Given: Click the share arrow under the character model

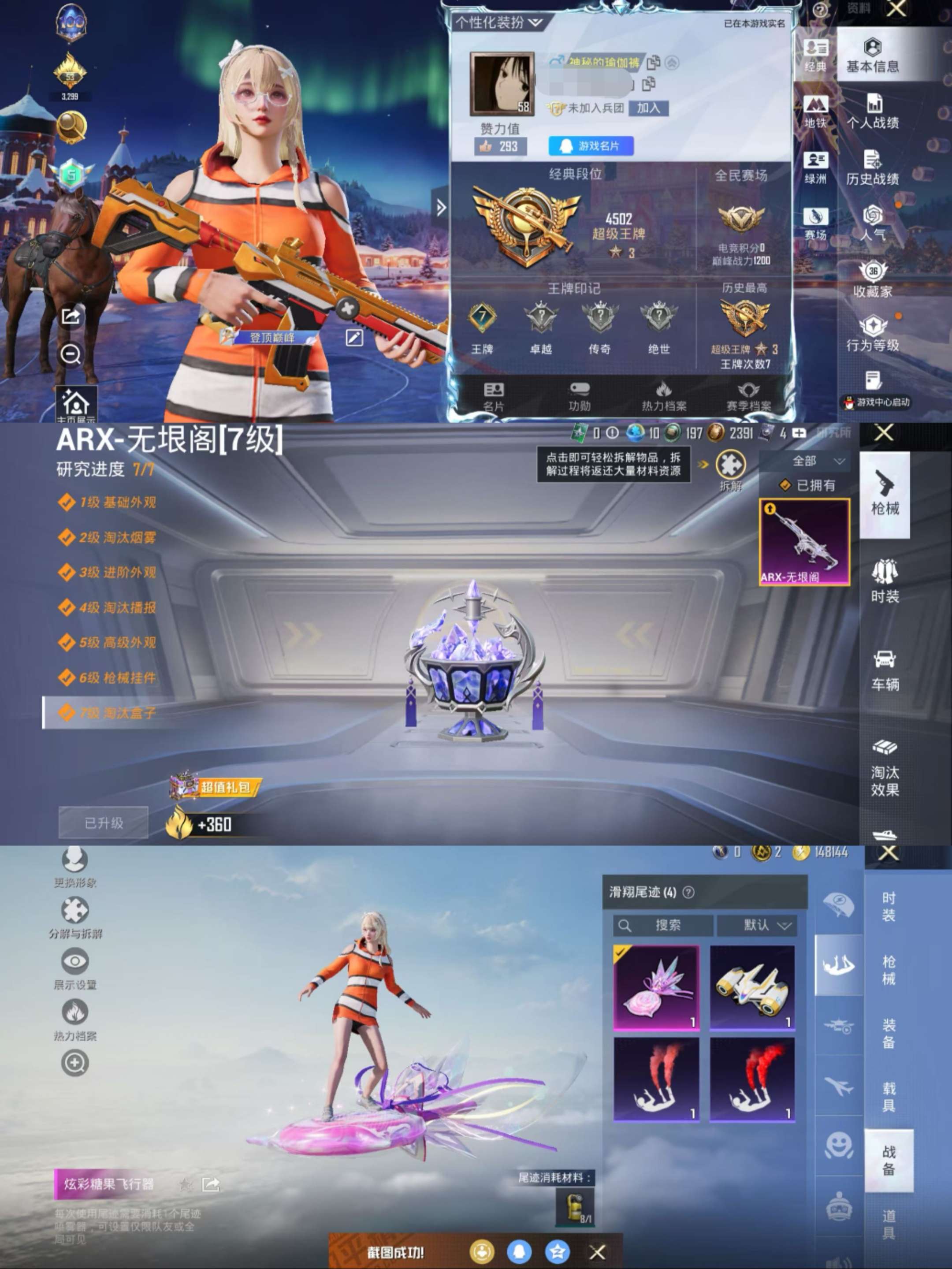Looking at the screenshot, I should 70,316.
